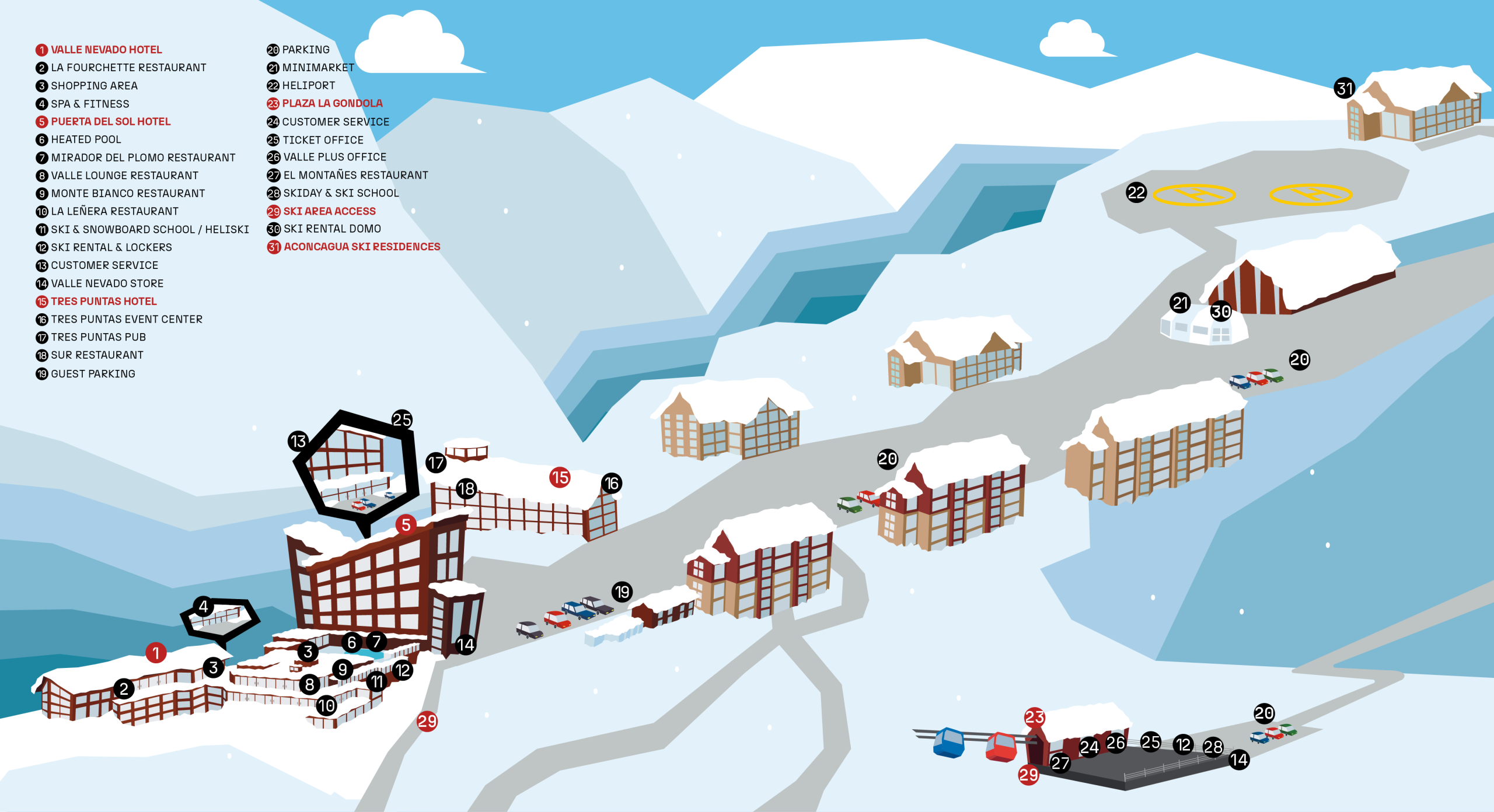
Task: Click map marker 31 by the hilltop residences
Action: [1345, 89]
